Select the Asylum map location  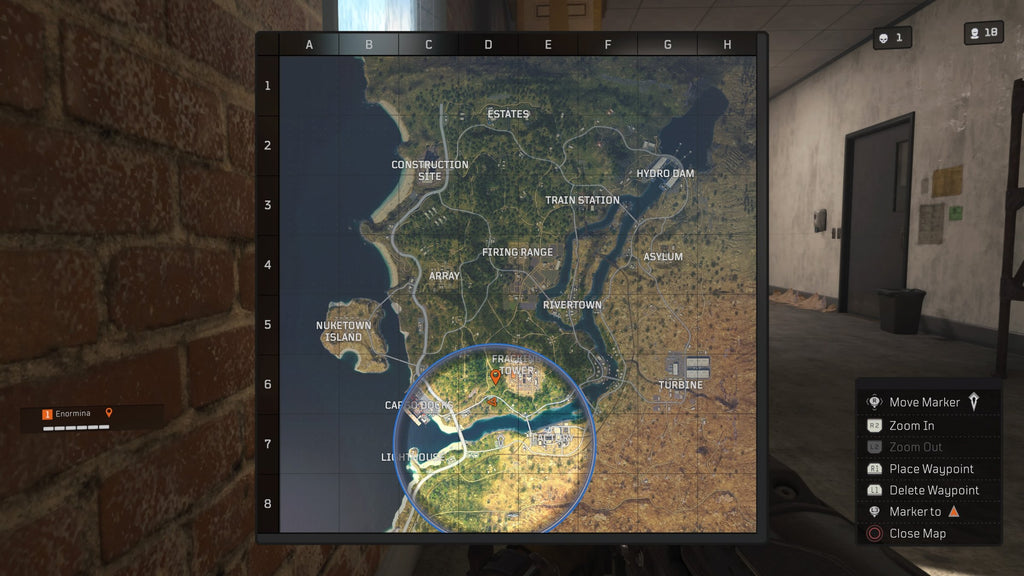pyautogui.click(x=663, y=257)
